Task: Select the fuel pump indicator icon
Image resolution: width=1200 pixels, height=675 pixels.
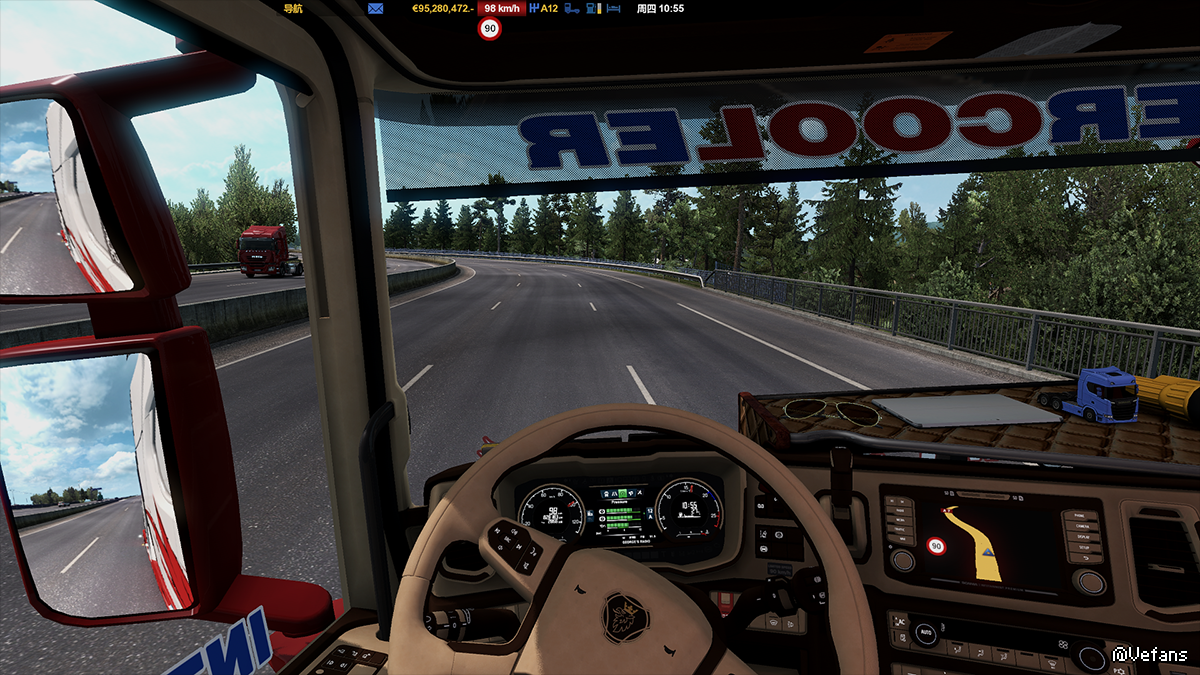Action: [594, 8]
